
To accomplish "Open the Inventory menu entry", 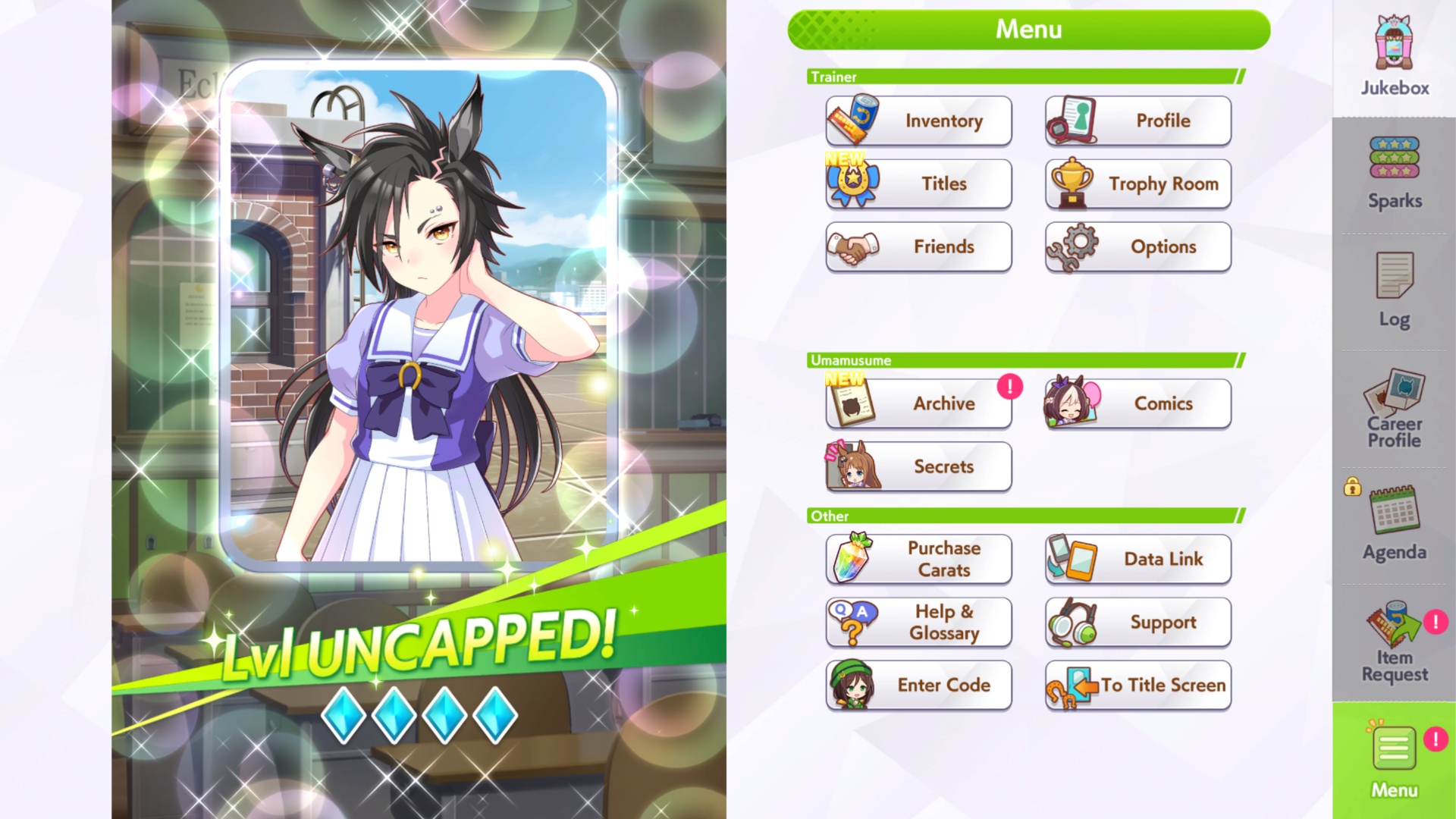I will (x=918, y=121).
